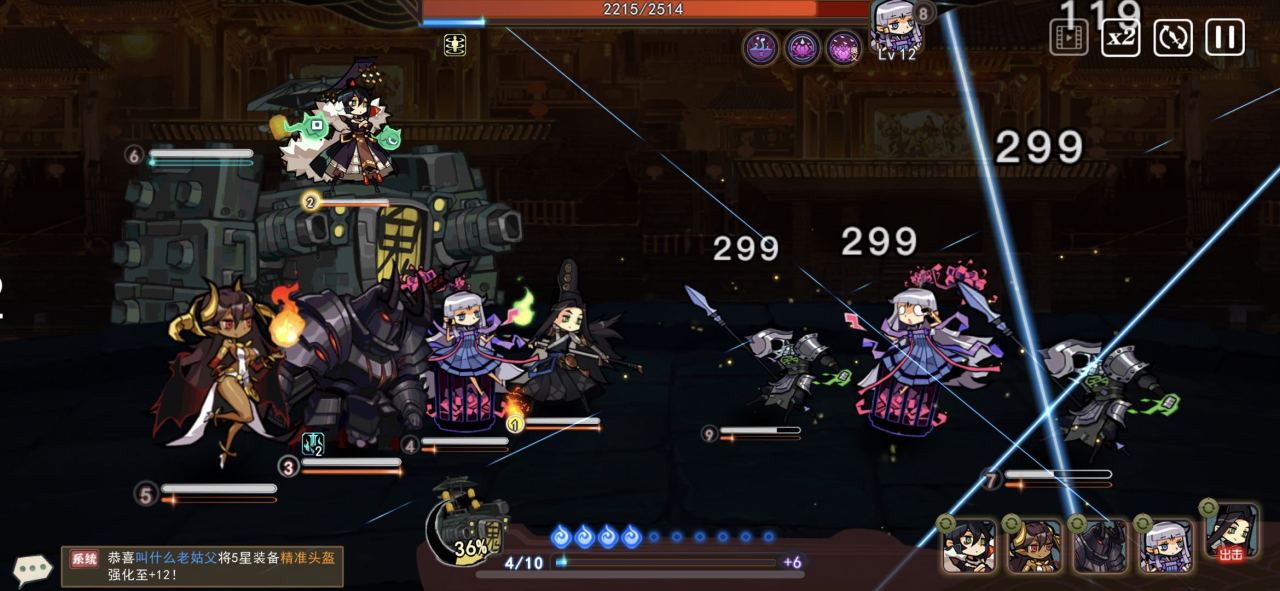Screen dimensions: 1280x591
Task: Inspect the boss lotus skill icon
Action: [x=802, y=48]
